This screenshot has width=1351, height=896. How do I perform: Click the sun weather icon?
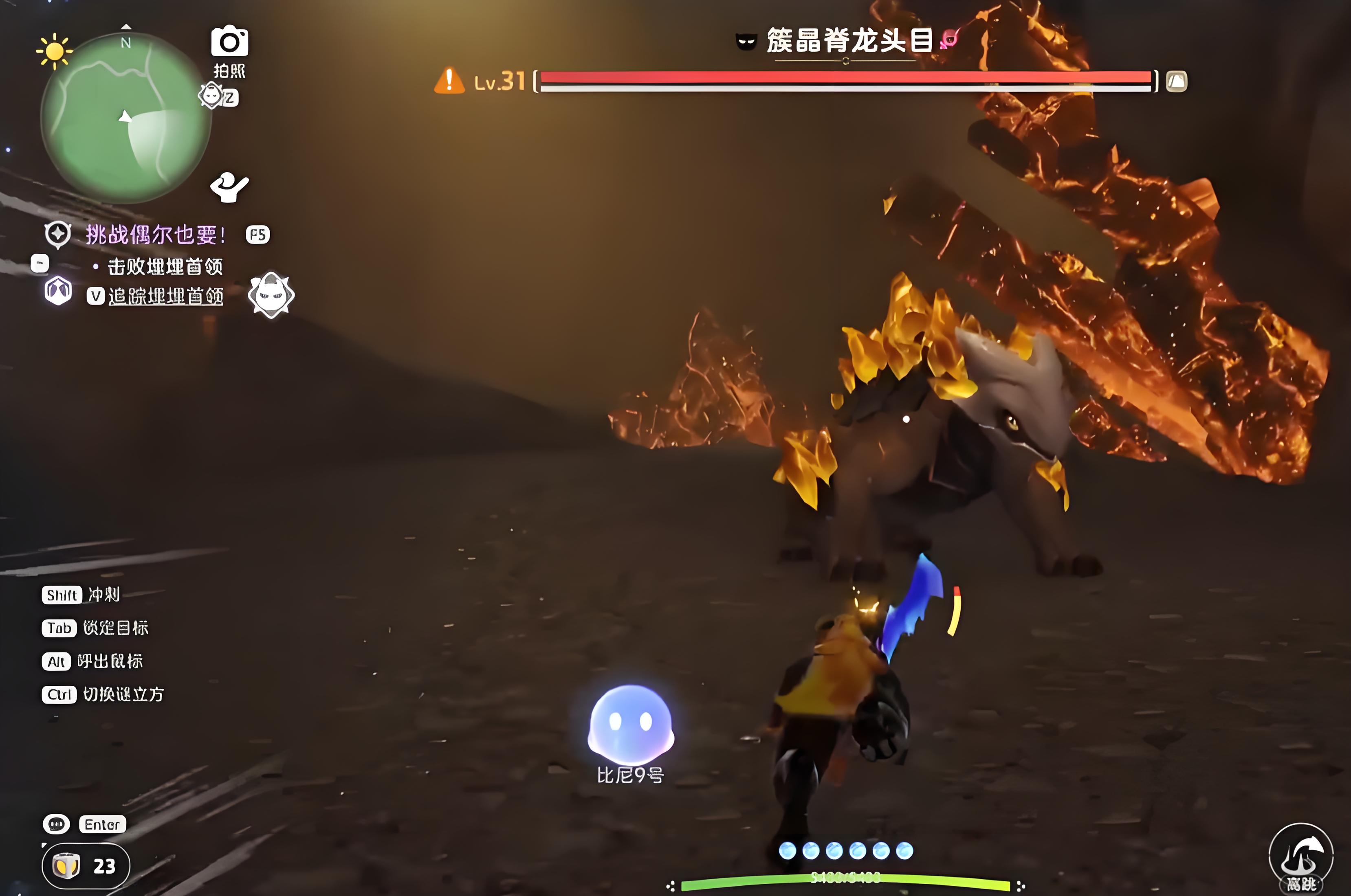pyautogui.click(x=54, y=51)
